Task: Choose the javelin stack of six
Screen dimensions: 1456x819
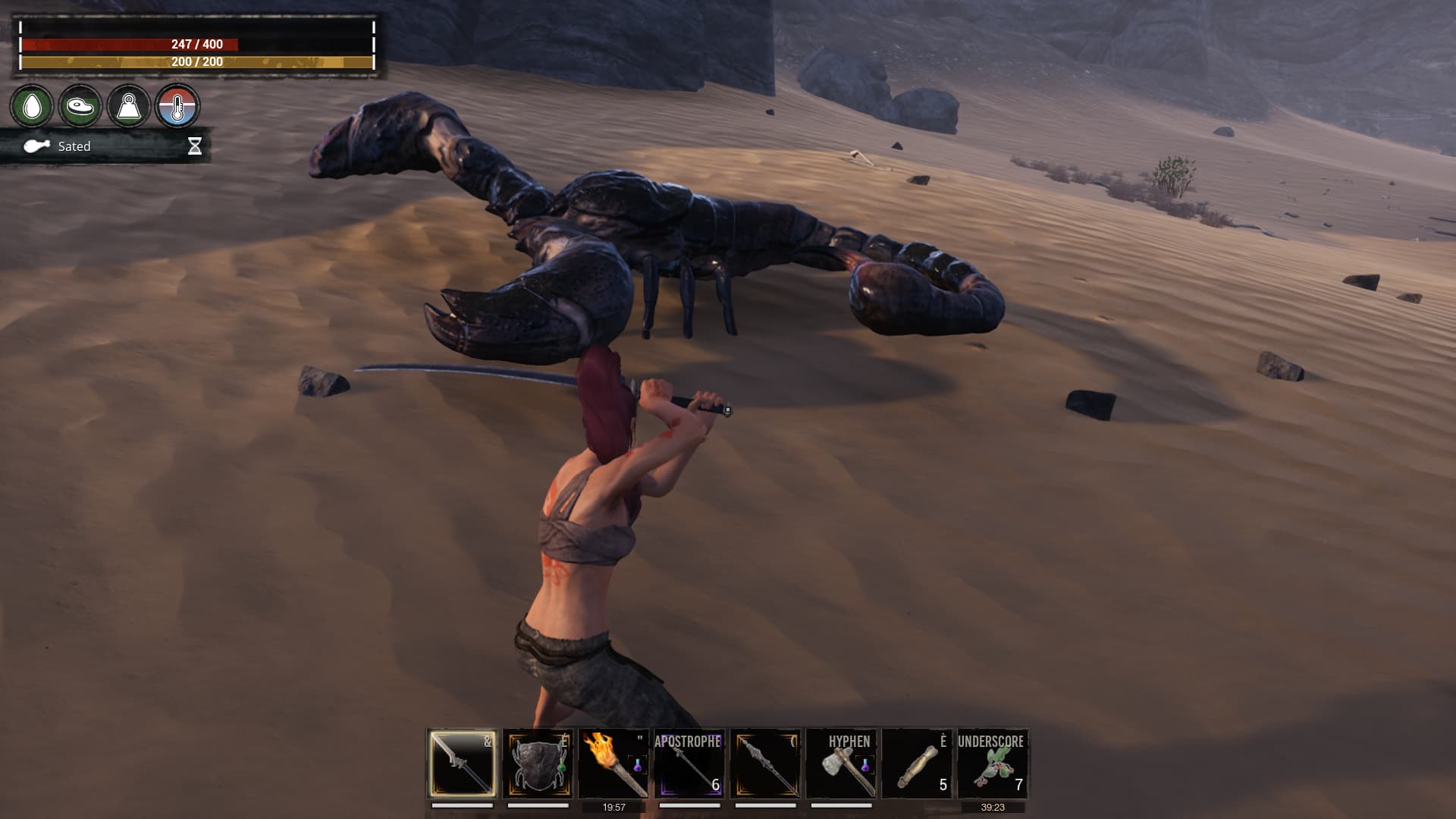Action: (689, 763)
